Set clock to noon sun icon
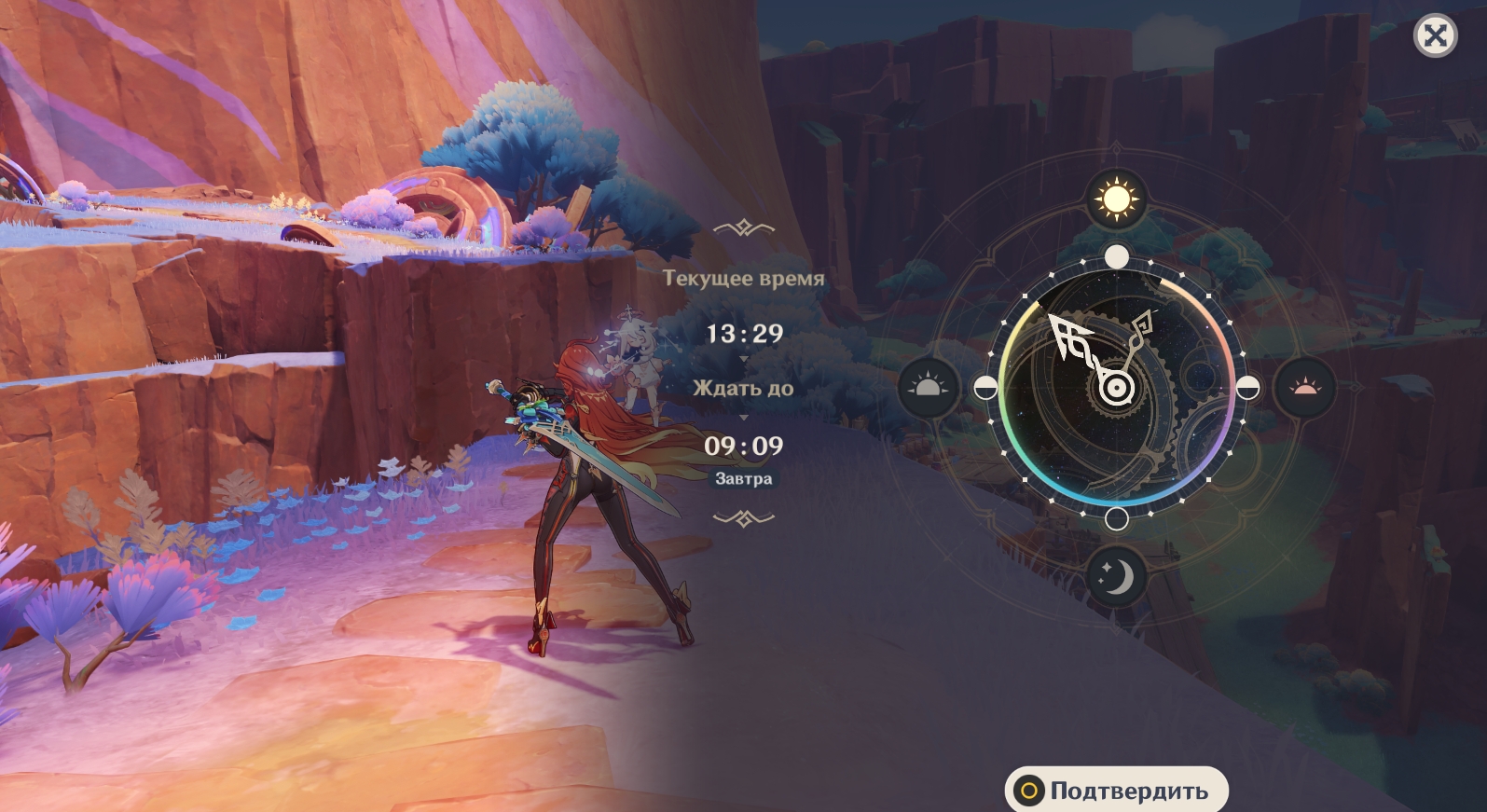This screenshot has width=1487, height=812. (x=1116, y=200)
